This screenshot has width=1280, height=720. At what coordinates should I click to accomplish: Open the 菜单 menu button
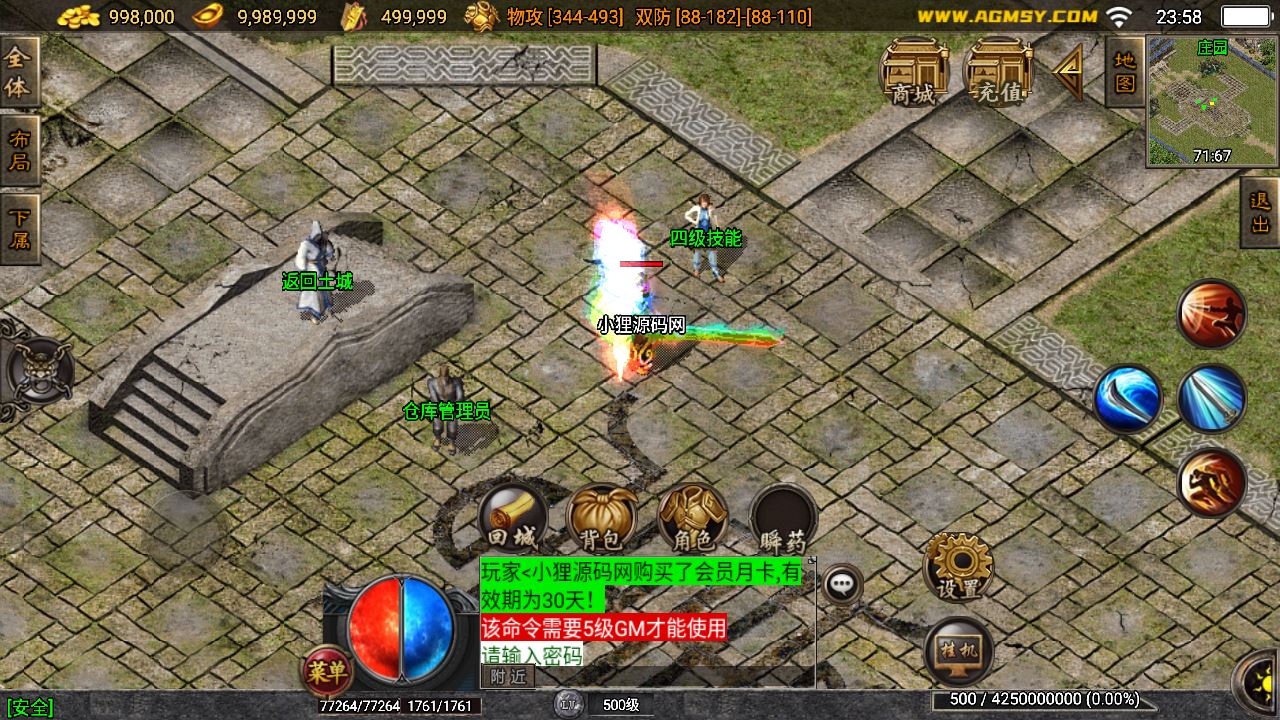(326, 671)
